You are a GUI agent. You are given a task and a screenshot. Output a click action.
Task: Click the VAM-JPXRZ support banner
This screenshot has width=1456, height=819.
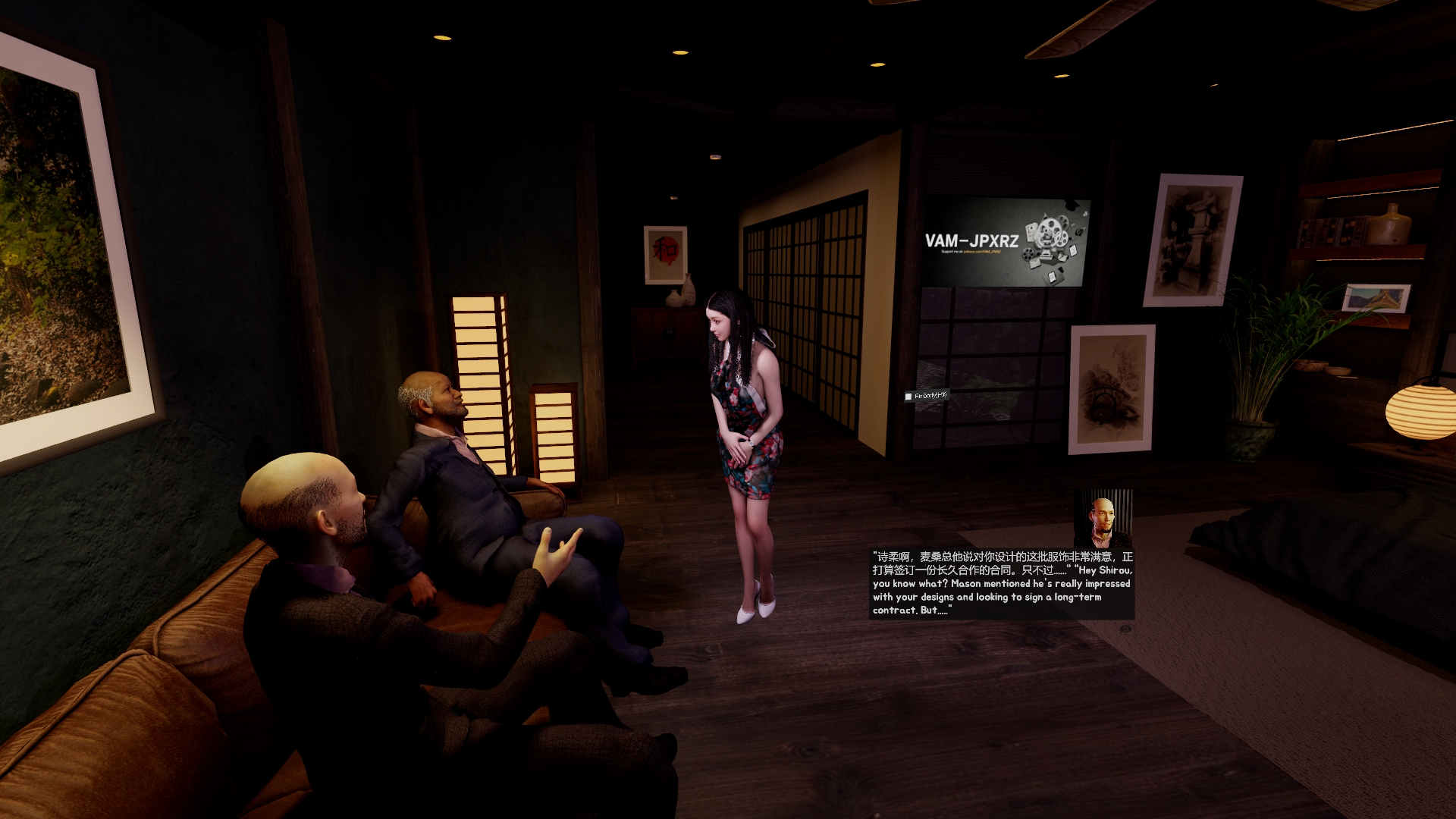pyautogui.click(x=1006, y=243)
